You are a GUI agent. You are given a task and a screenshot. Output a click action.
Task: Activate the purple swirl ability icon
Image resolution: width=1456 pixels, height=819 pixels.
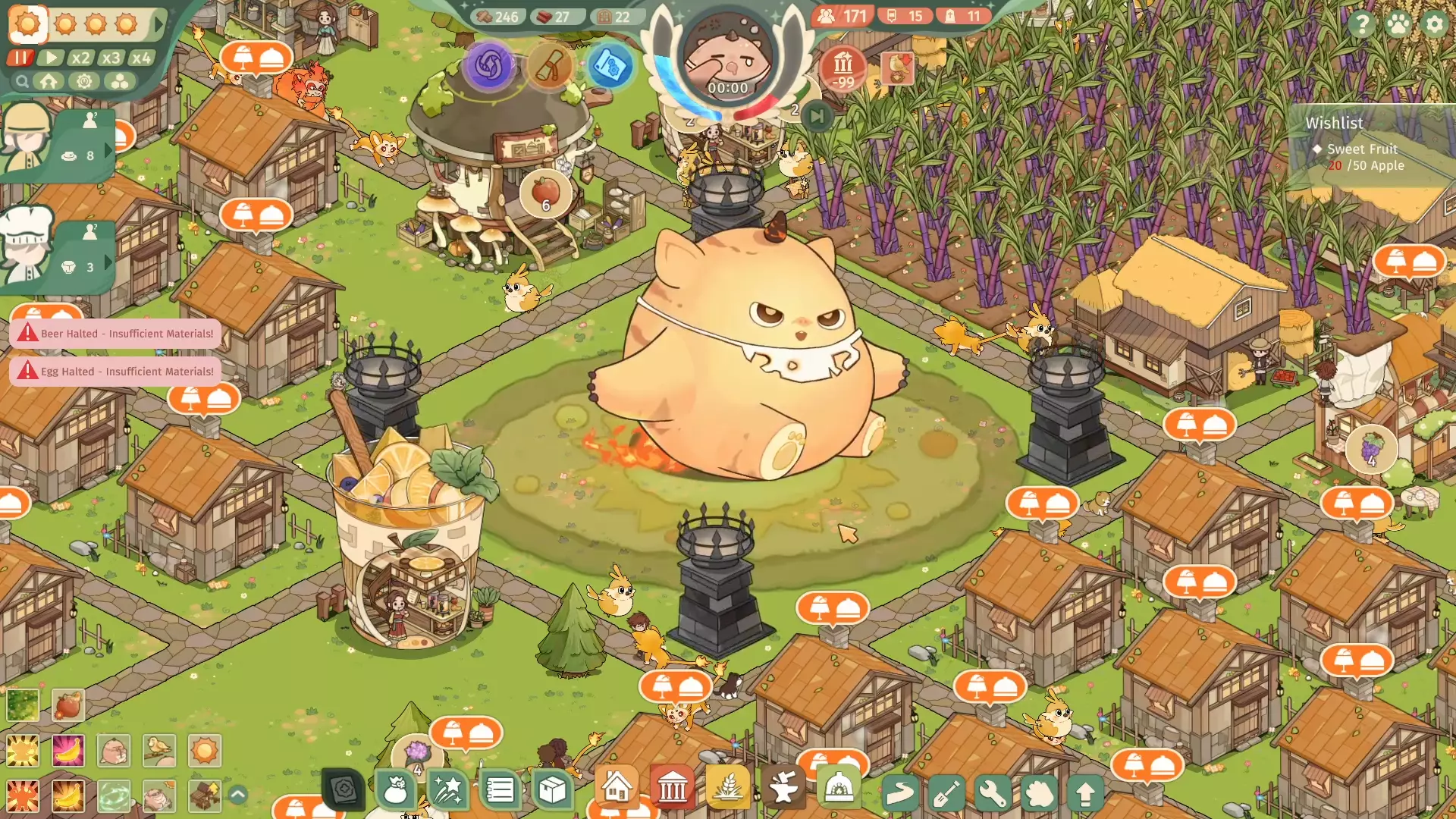coord(490,65)
